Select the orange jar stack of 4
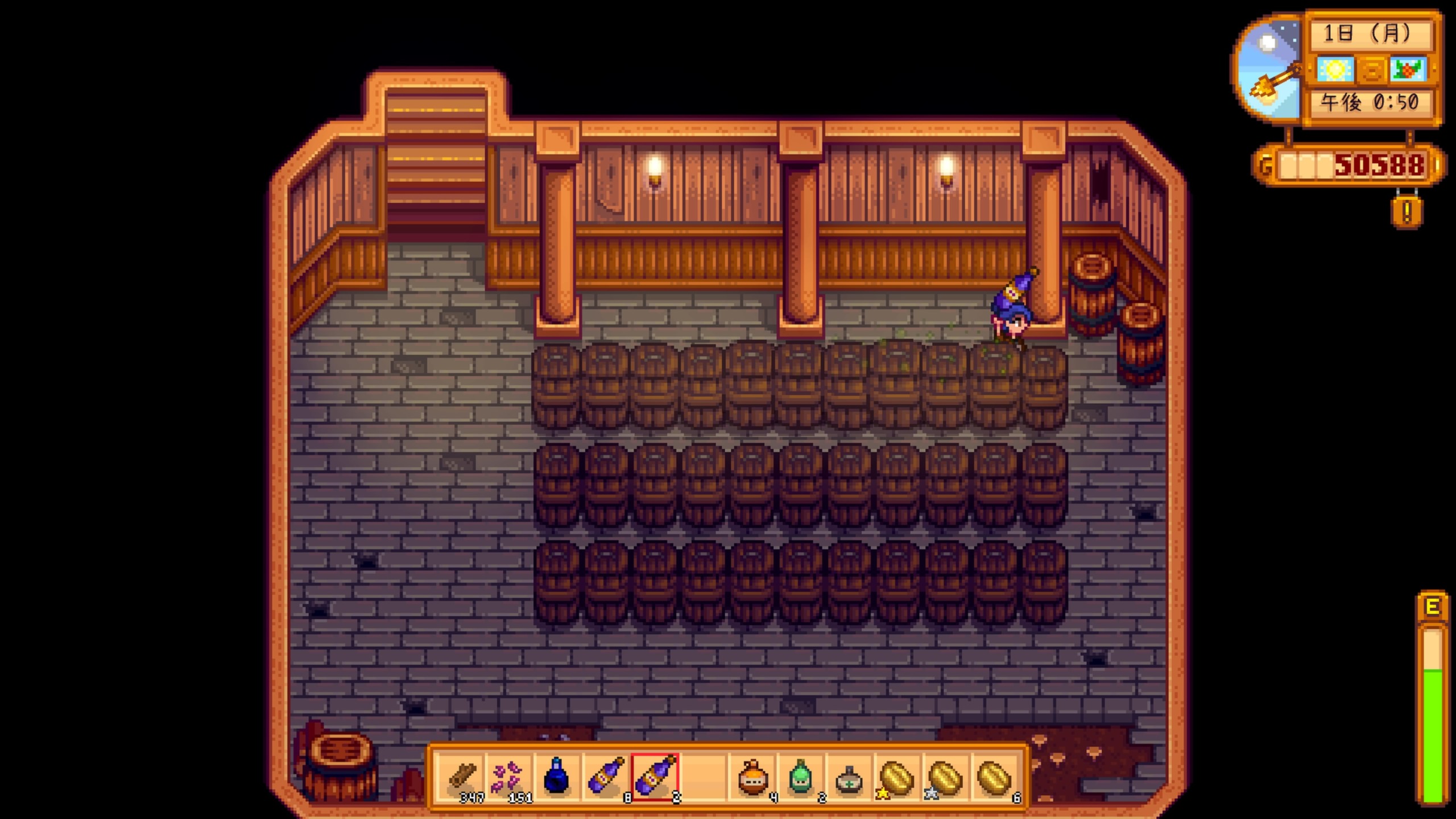This screenshot has height=819, width=1456. click(x=752, y=777)
